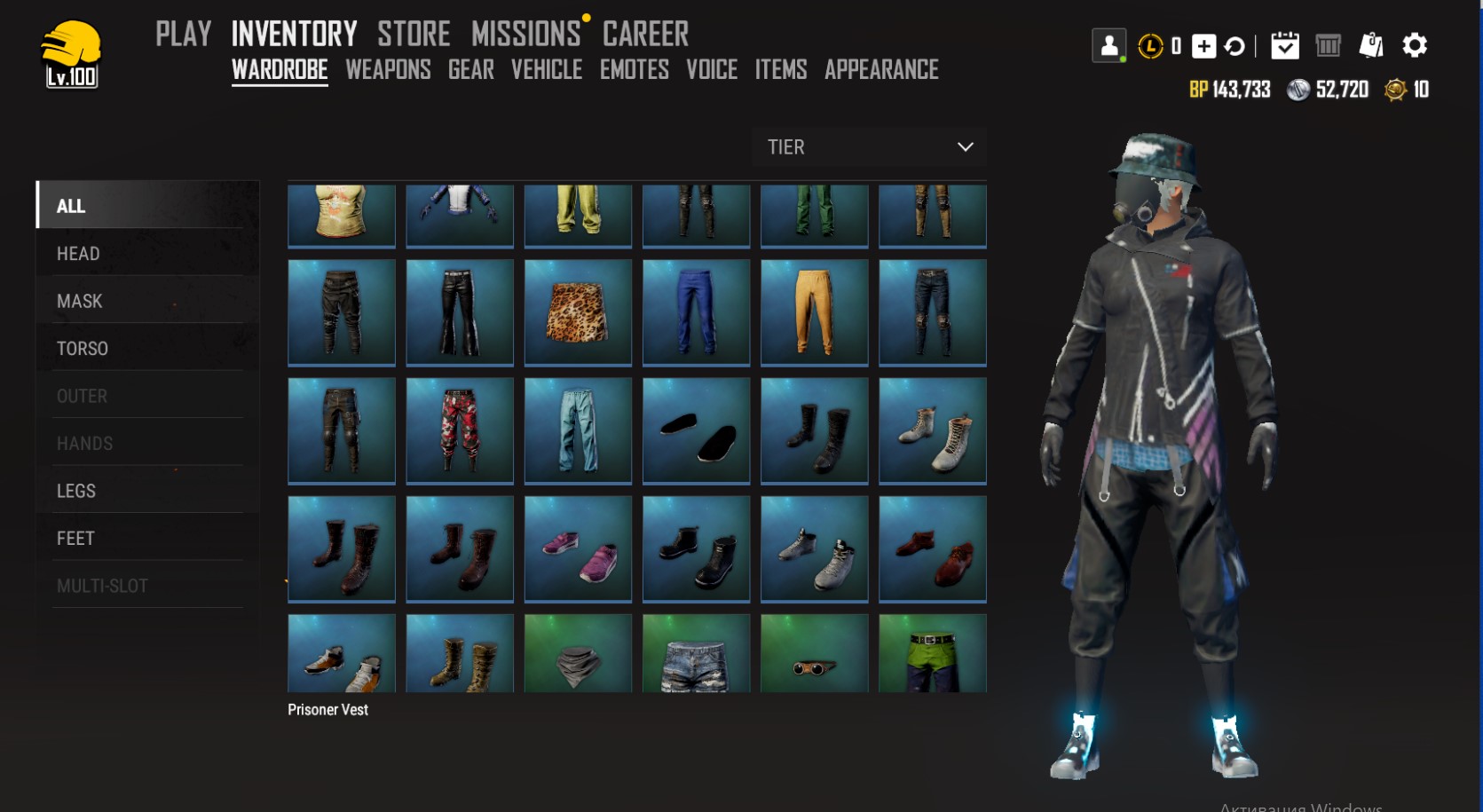Show the APPEARANCE tab

tap(881, 70)
